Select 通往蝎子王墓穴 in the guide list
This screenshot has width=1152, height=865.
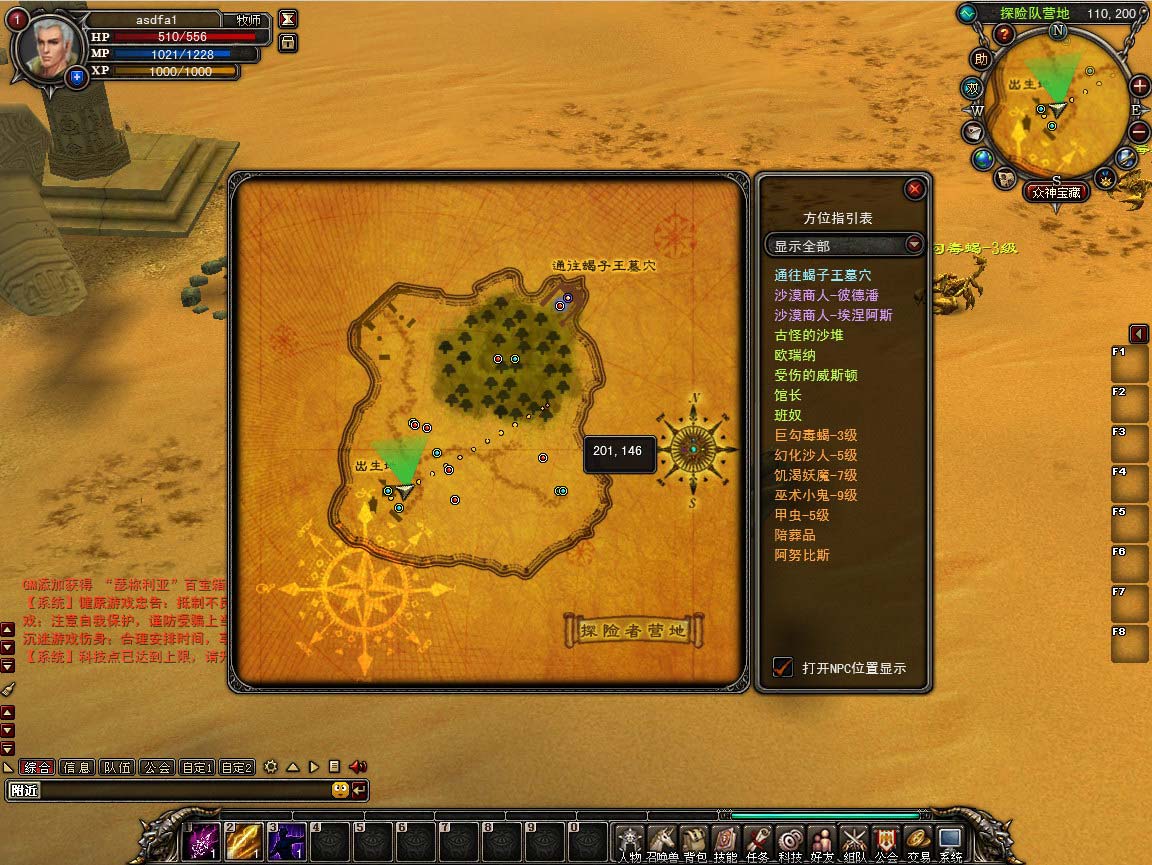(x=822, y=275)
